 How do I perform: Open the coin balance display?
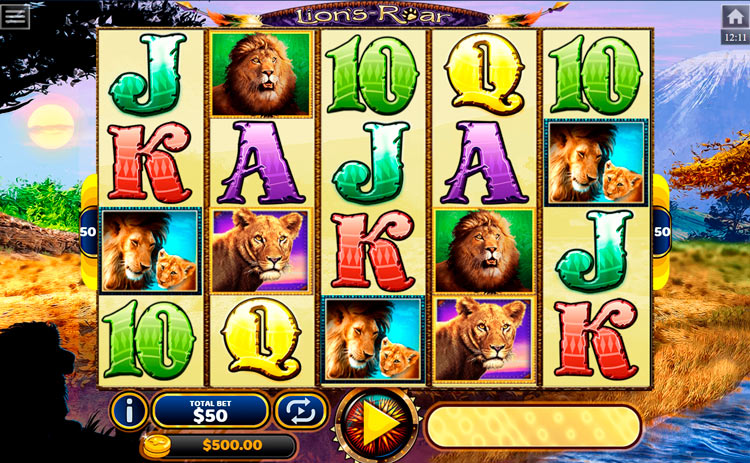[219, 445]
